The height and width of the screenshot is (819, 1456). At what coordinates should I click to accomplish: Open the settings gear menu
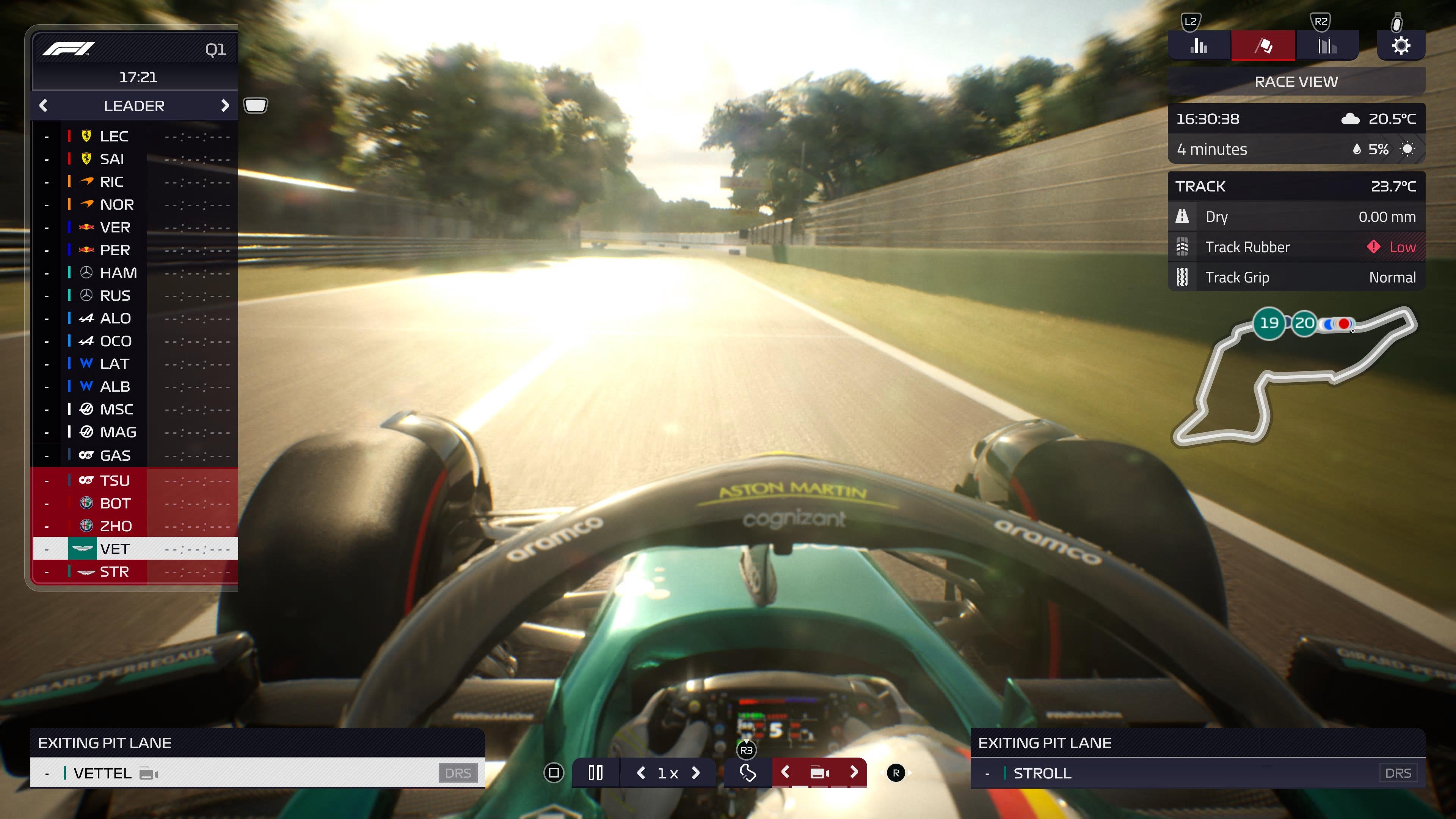click(x=1401, y=45)
